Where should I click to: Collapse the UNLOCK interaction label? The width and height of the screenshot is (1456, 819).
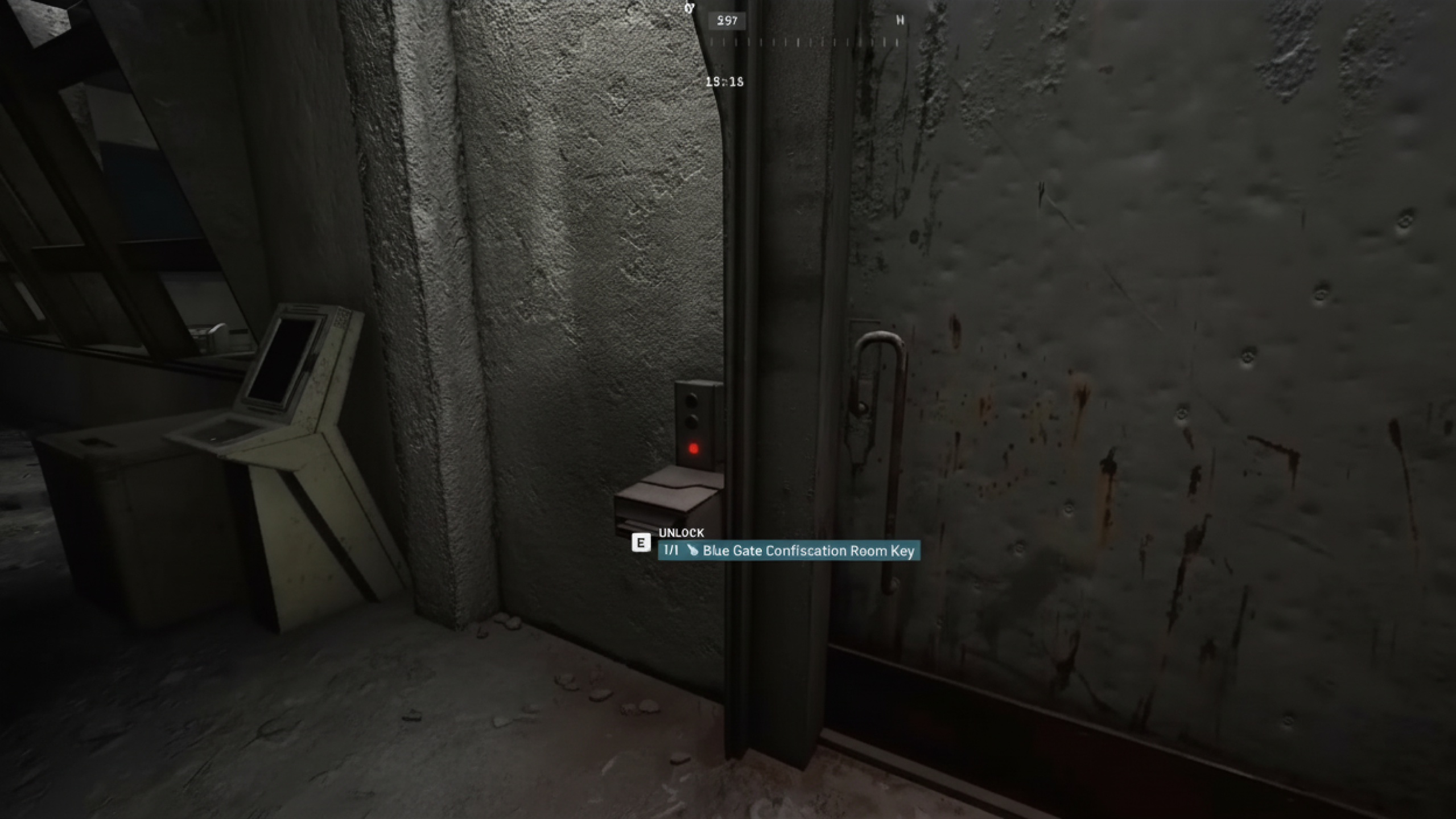point(681,533)
